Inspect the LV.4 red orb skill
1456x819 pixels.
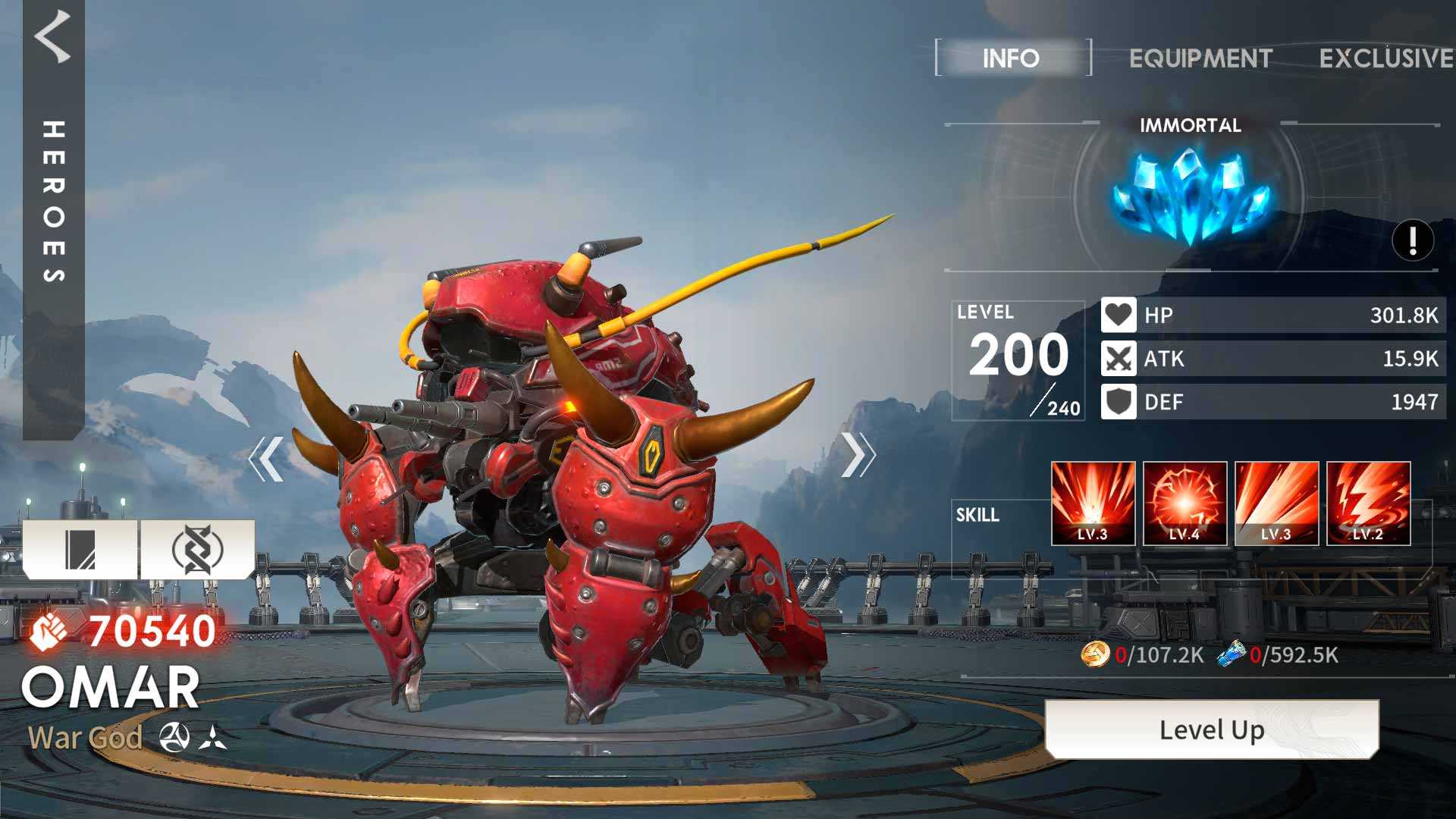click(x=1185, y=504)
